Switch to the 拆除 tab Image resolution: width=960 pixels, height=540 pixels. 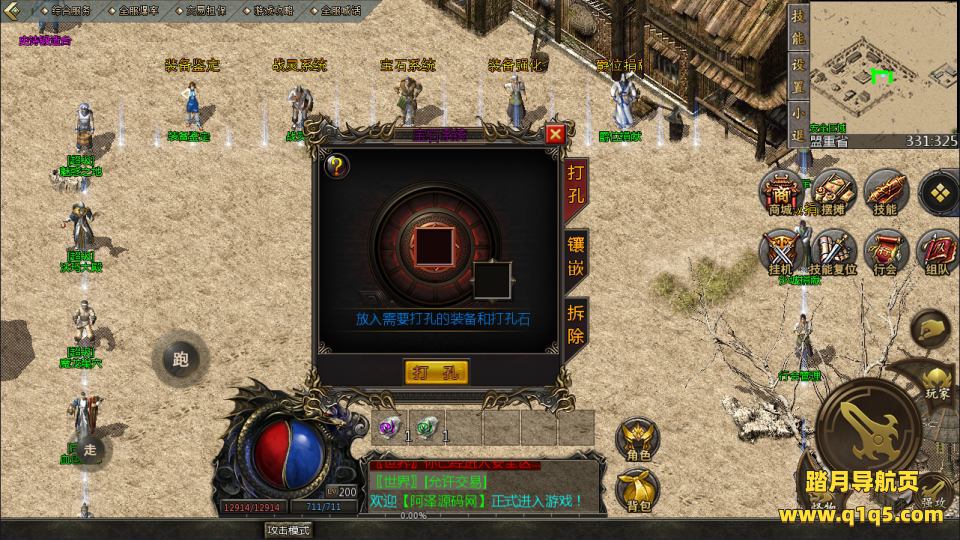(x=577, y=322)
